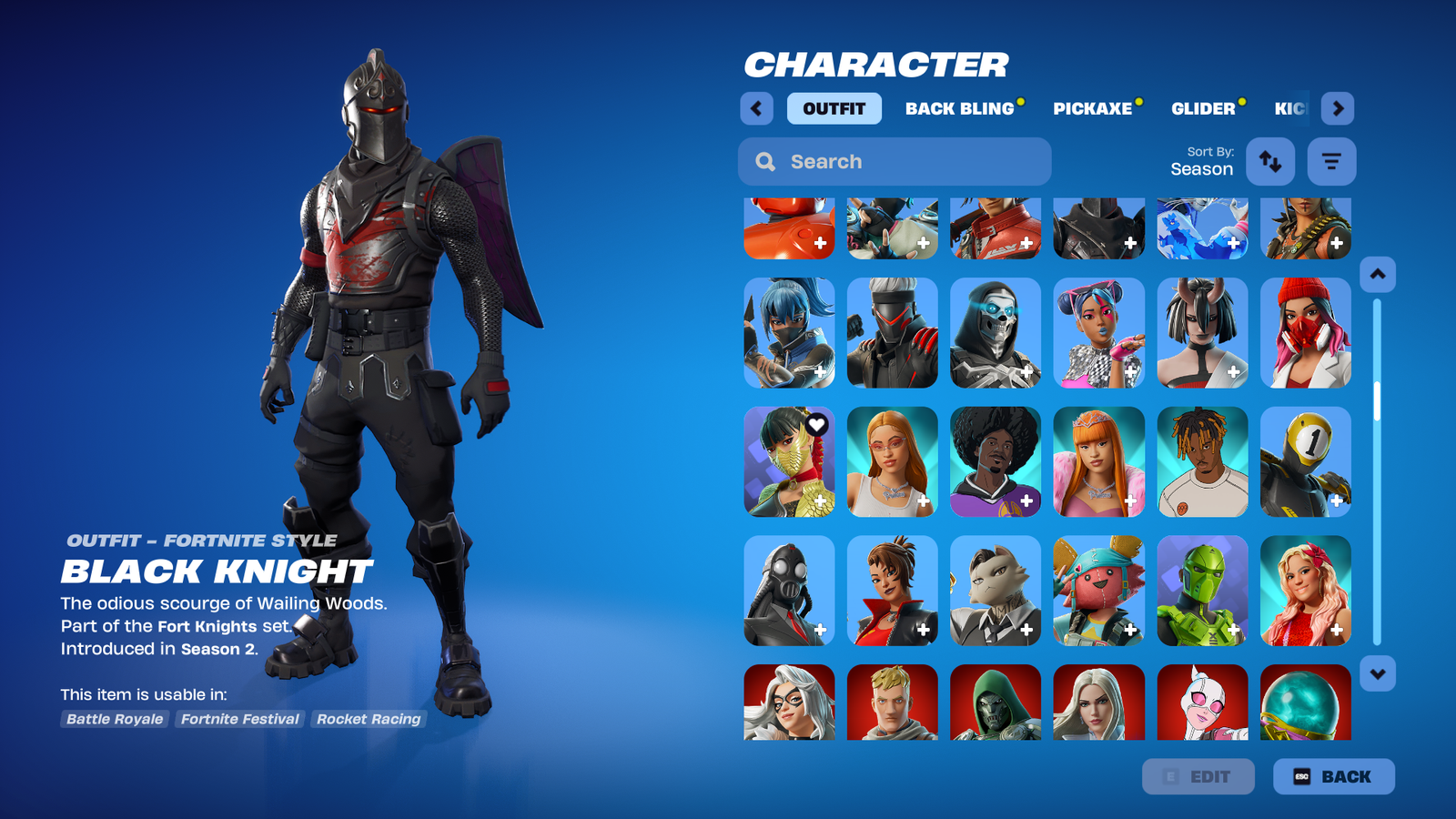Click the right arrow after the category tabs
Viewport: 1456px width, 819px height.
(1339, 108)
